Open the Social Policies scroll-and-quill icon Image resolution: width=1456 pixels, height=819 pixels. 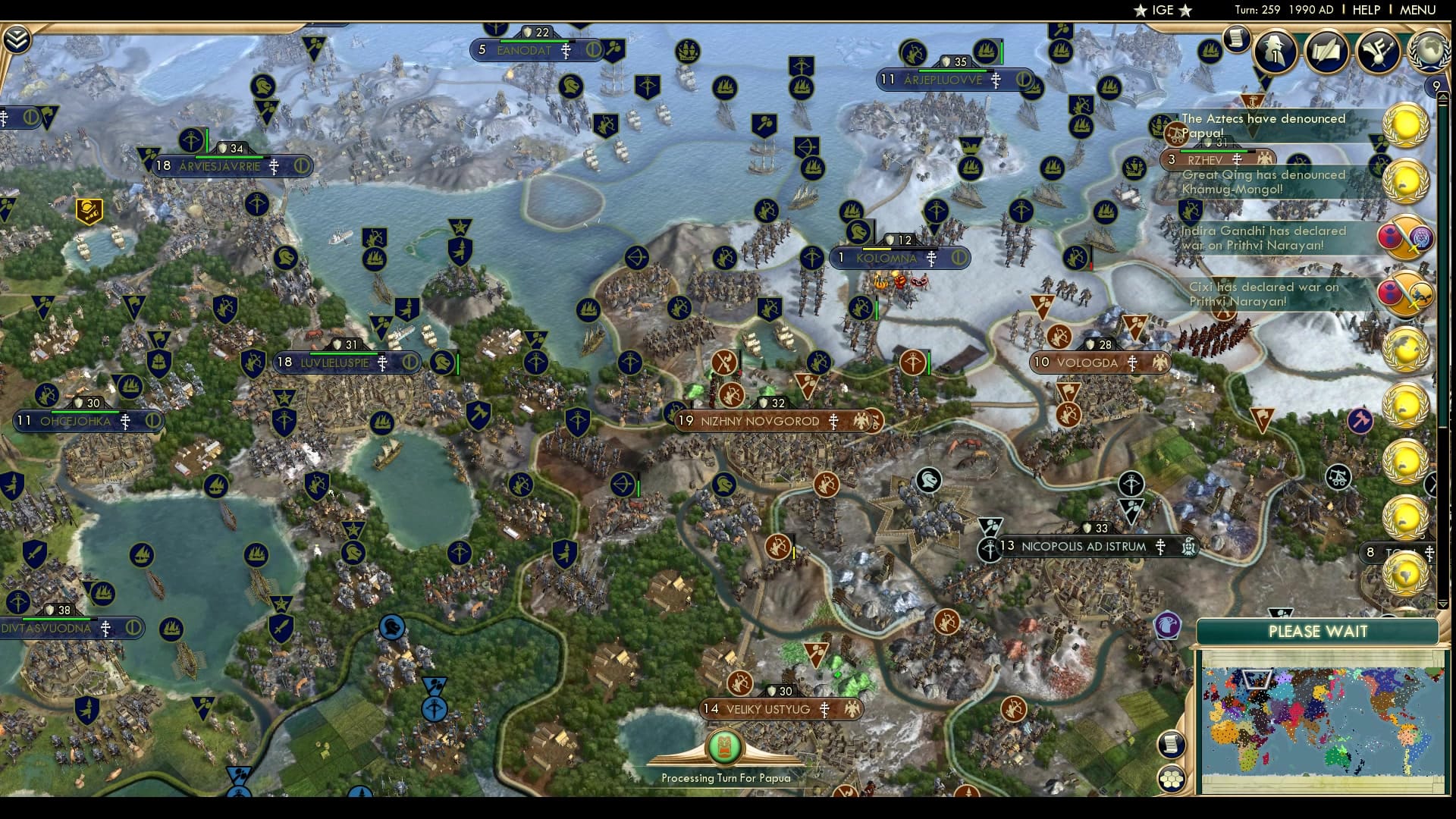pyautogui.click(x=1326, y=51)
